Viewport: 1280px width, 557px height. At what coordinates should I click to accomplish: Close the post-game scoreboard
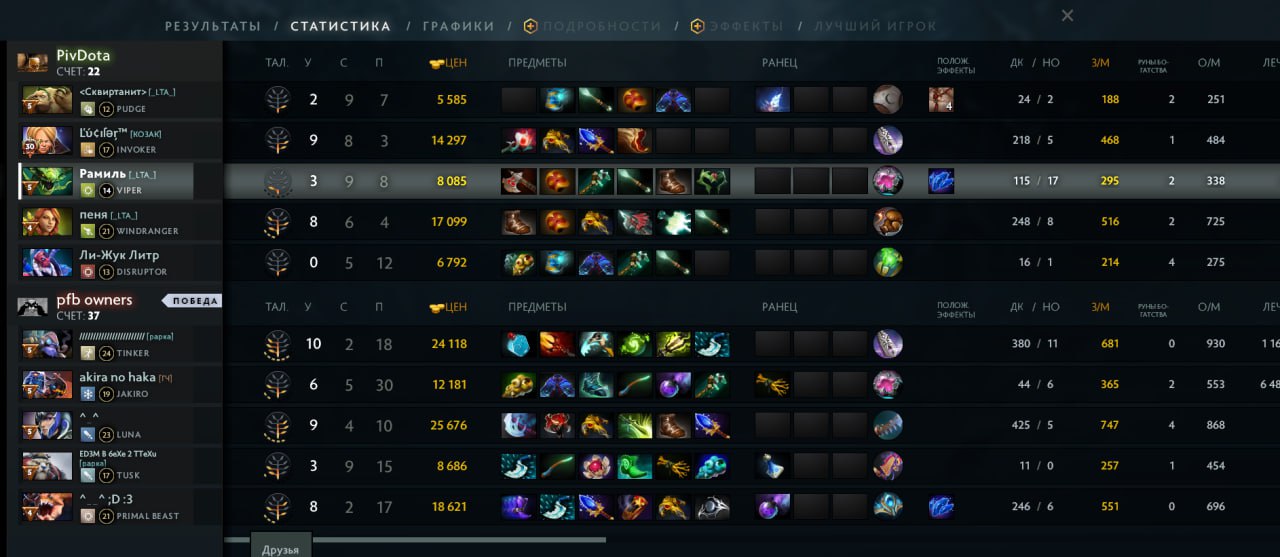click(1067, 15)
